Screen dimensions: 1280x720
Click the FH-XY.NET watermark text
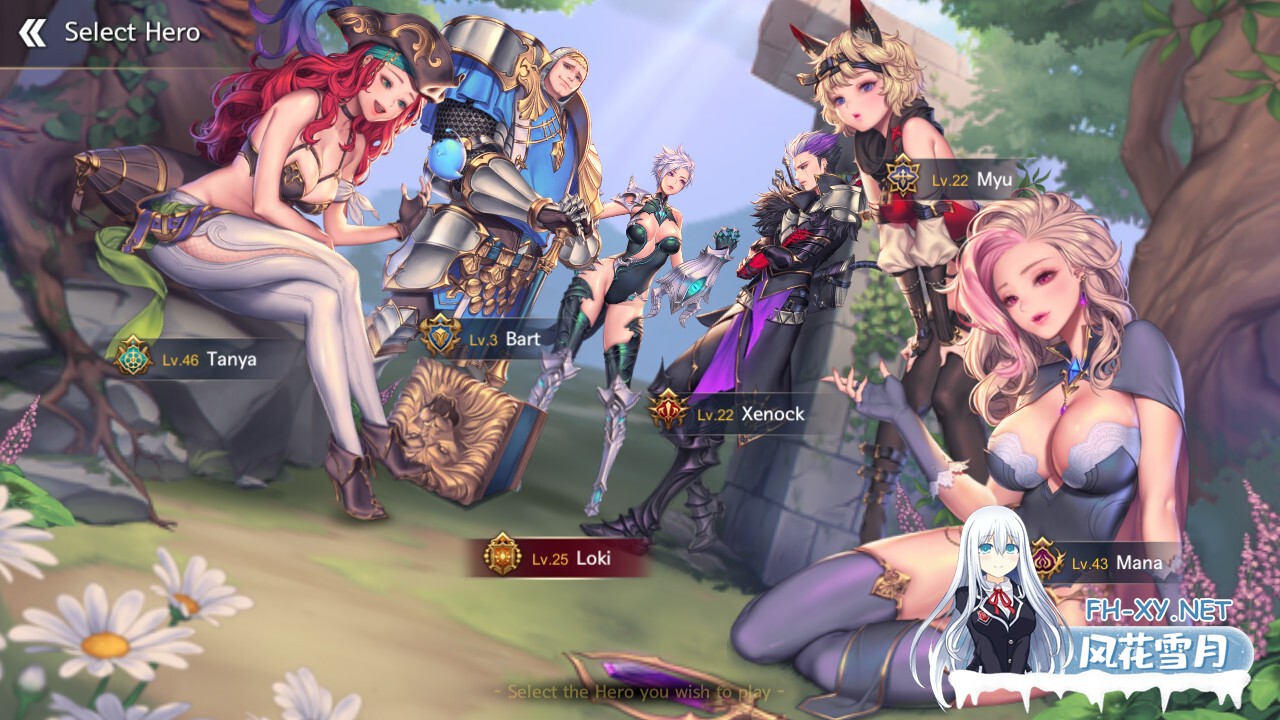1155,611
